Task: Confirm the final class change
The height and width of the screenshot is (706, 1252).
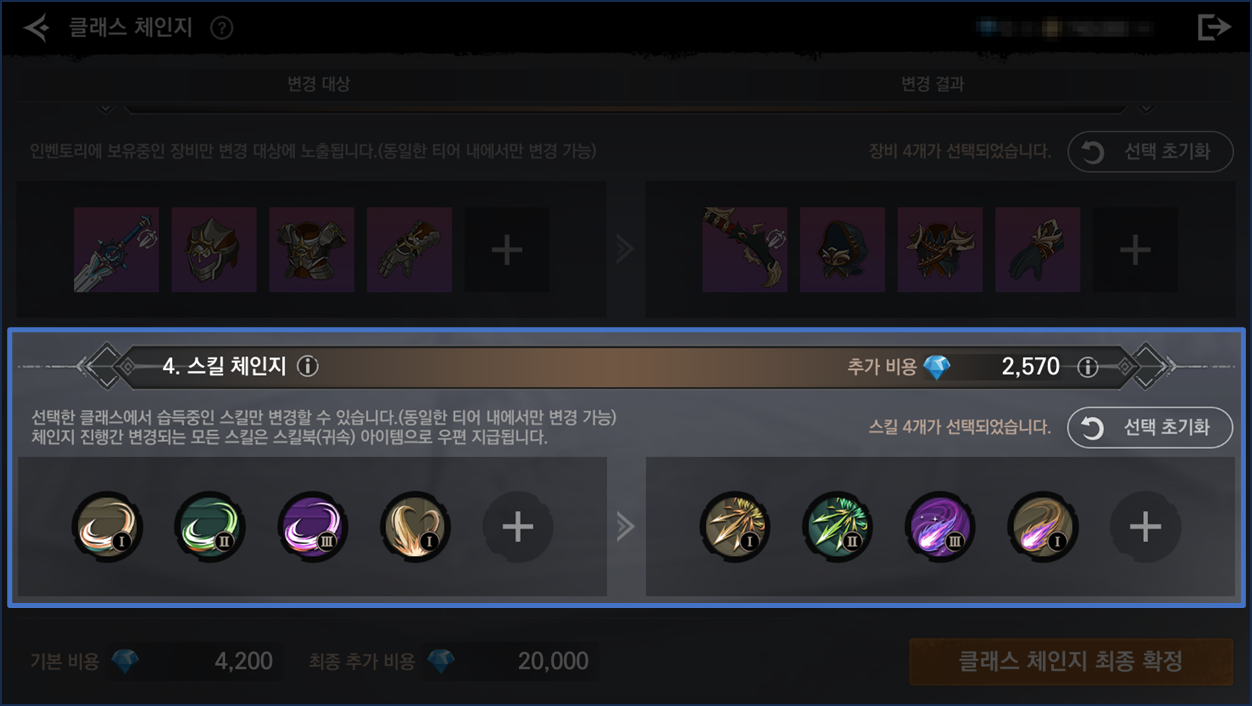Action: click(x=1070, y=661)
